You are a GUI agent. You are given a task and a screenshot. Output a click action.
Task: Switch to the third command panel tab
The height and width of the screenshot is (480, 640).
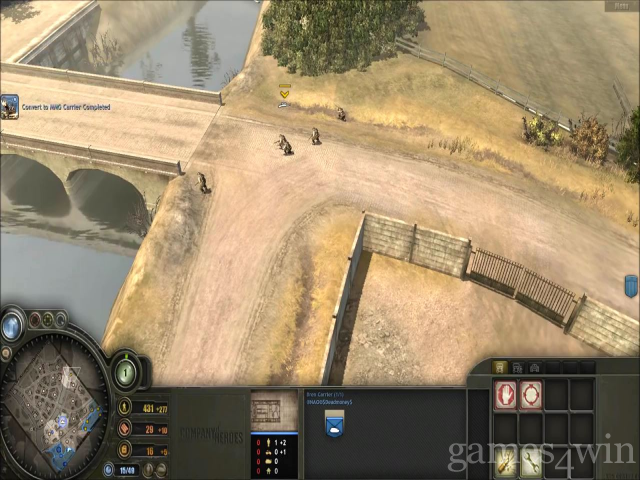click(x=534, y=367)
